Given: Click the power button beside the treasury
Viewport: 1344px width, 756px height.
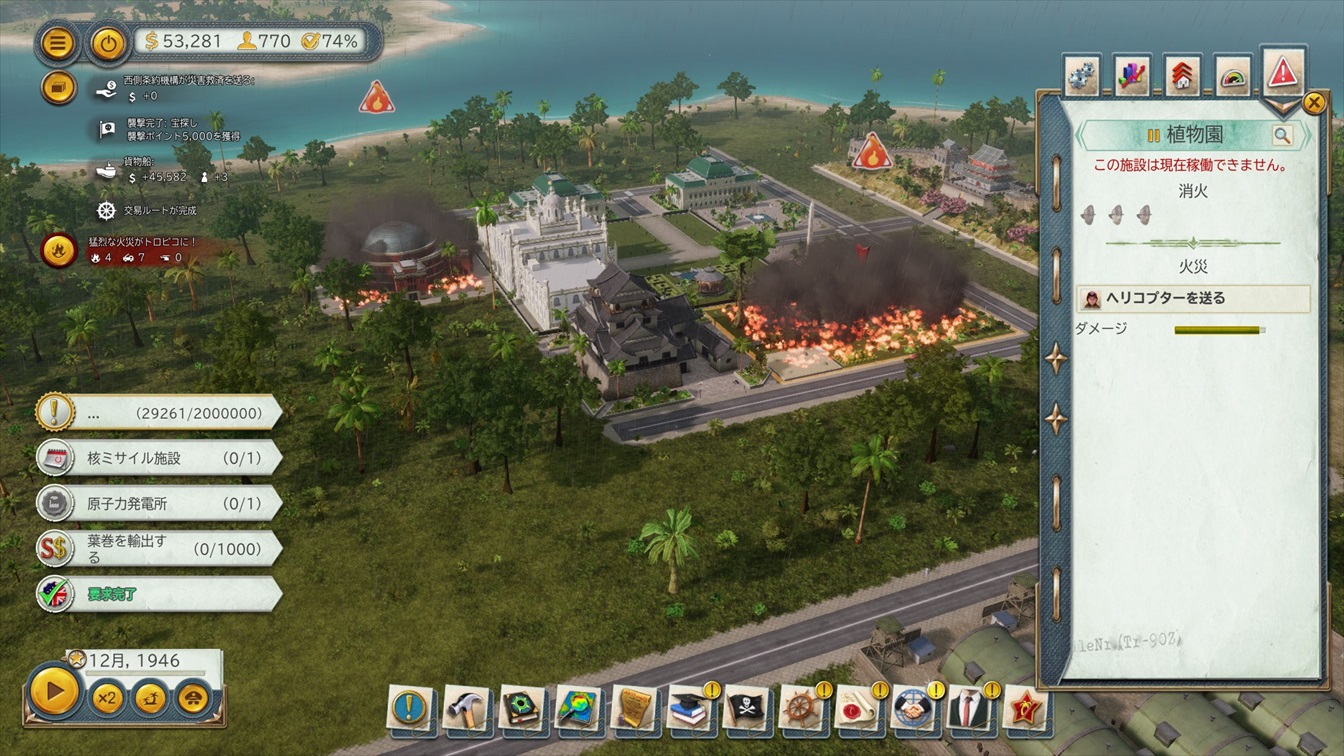Looking at the screenshot, I should pyautogui.click(x=108, y=43).
